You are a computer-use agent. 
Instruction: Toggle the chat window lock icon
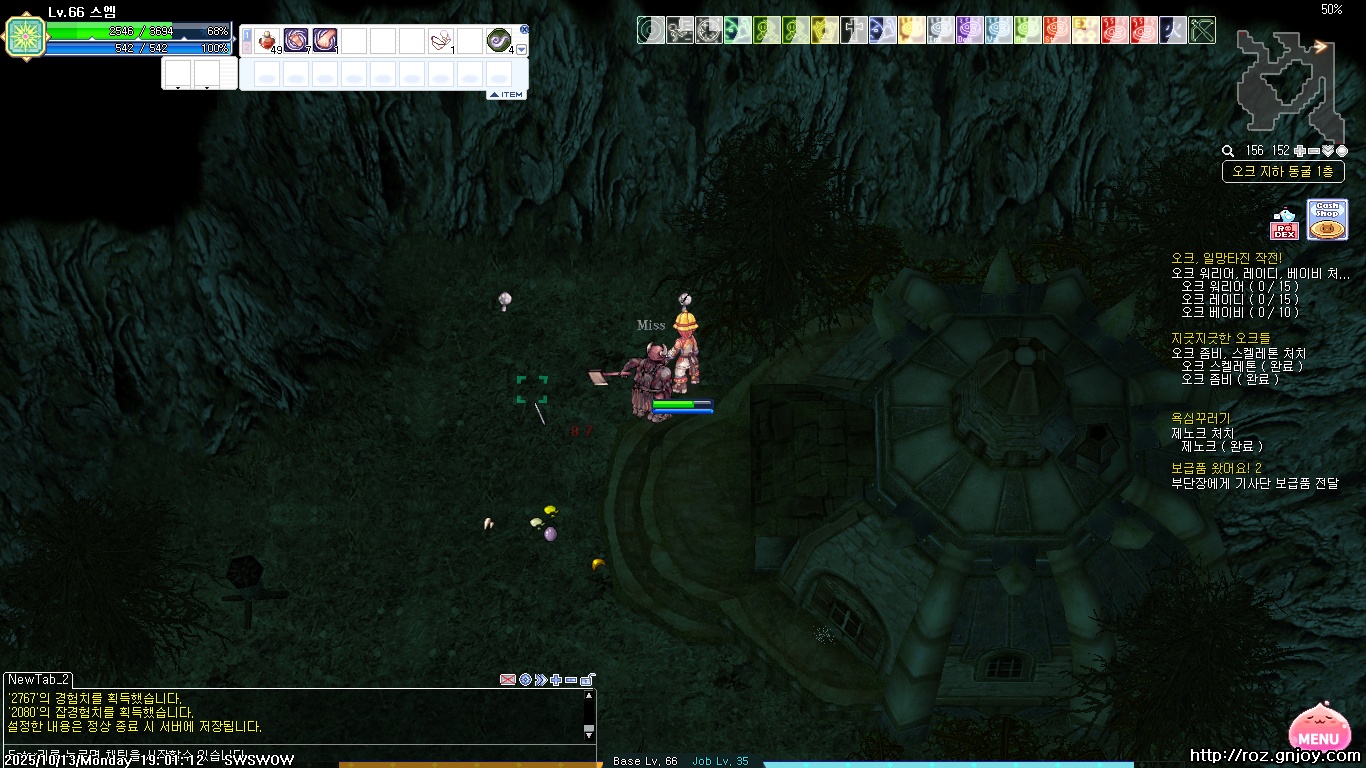(587, 680)
